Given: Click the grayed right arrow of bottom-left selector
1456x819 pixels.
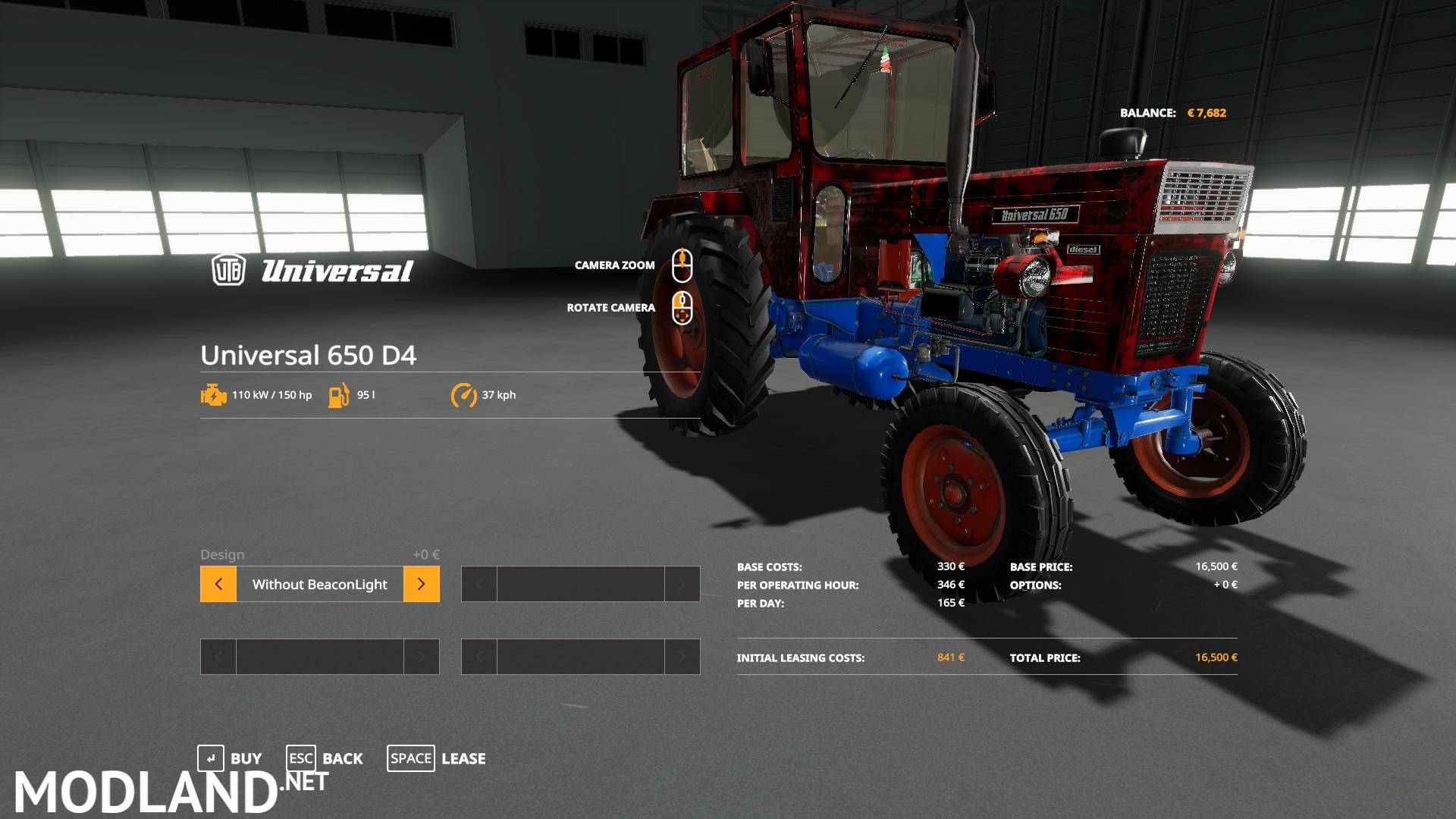Looking at the screenshot, I should 421,657.
